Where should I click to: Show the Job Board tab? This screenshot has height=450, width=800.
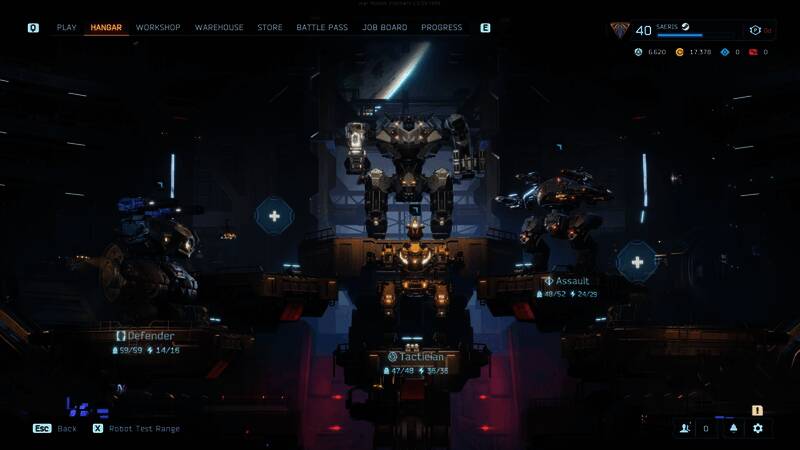click(385, 28)
